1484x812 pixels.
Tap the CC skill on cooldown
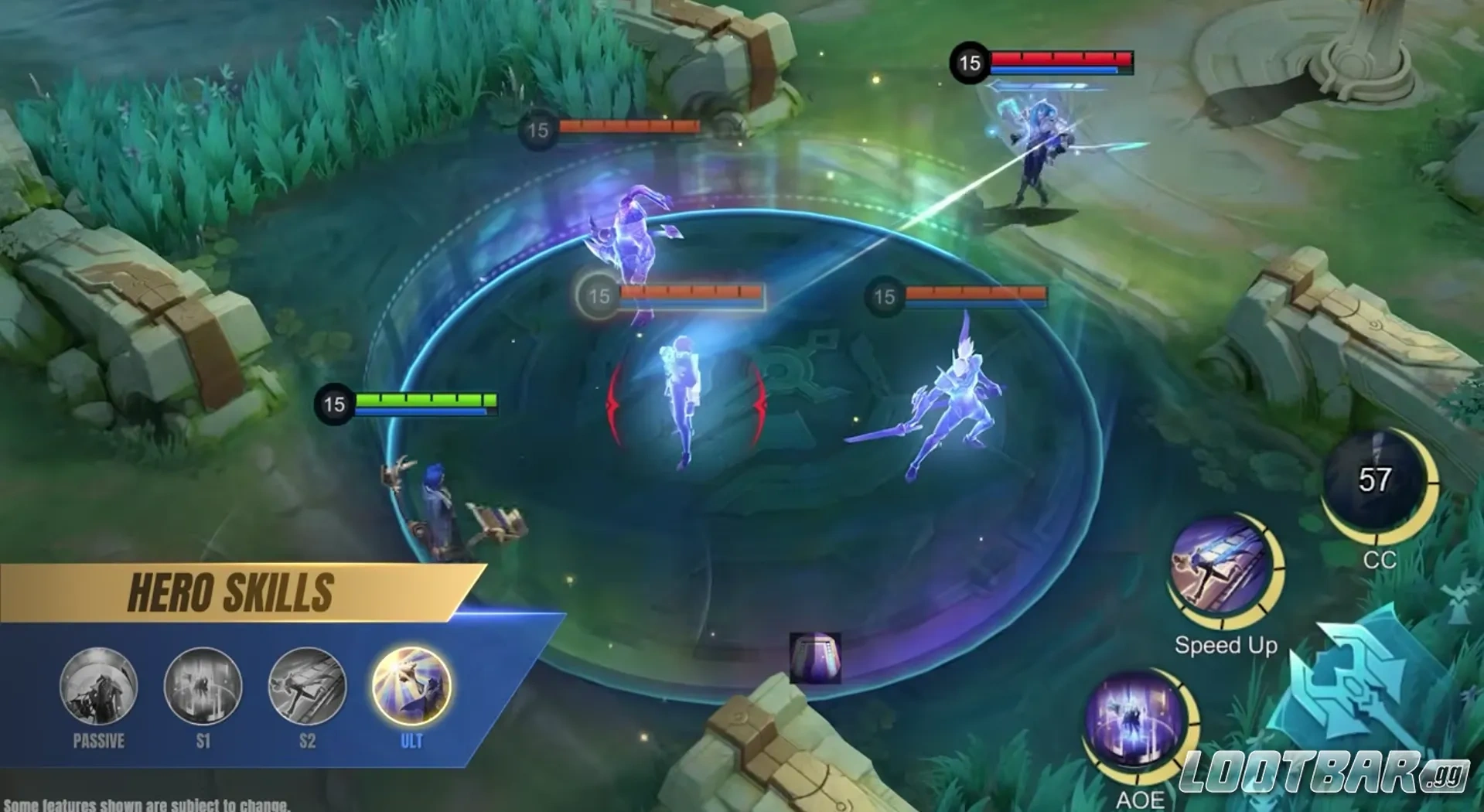[x=1375, y=481]
